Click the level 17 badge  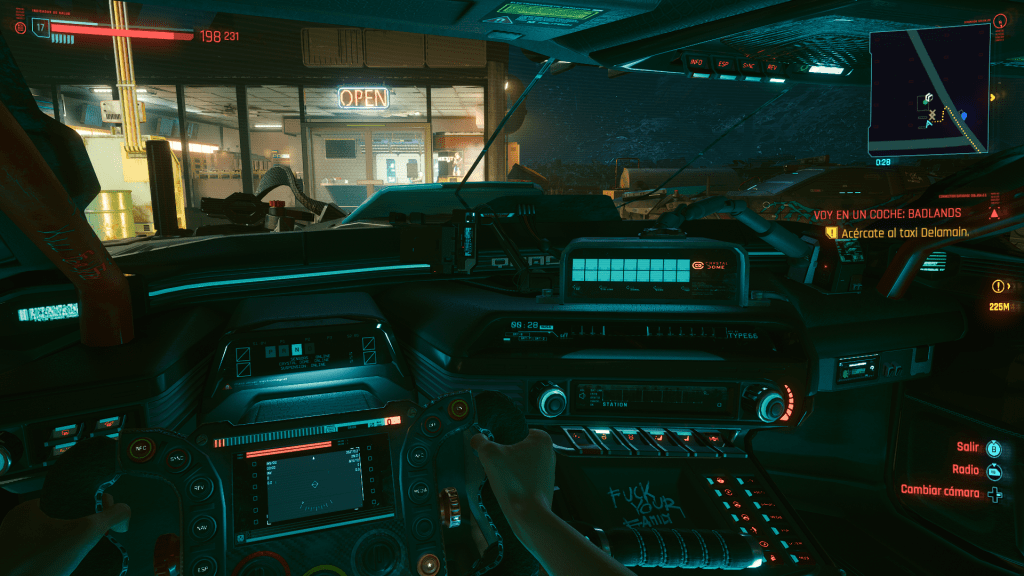point(41,27)
